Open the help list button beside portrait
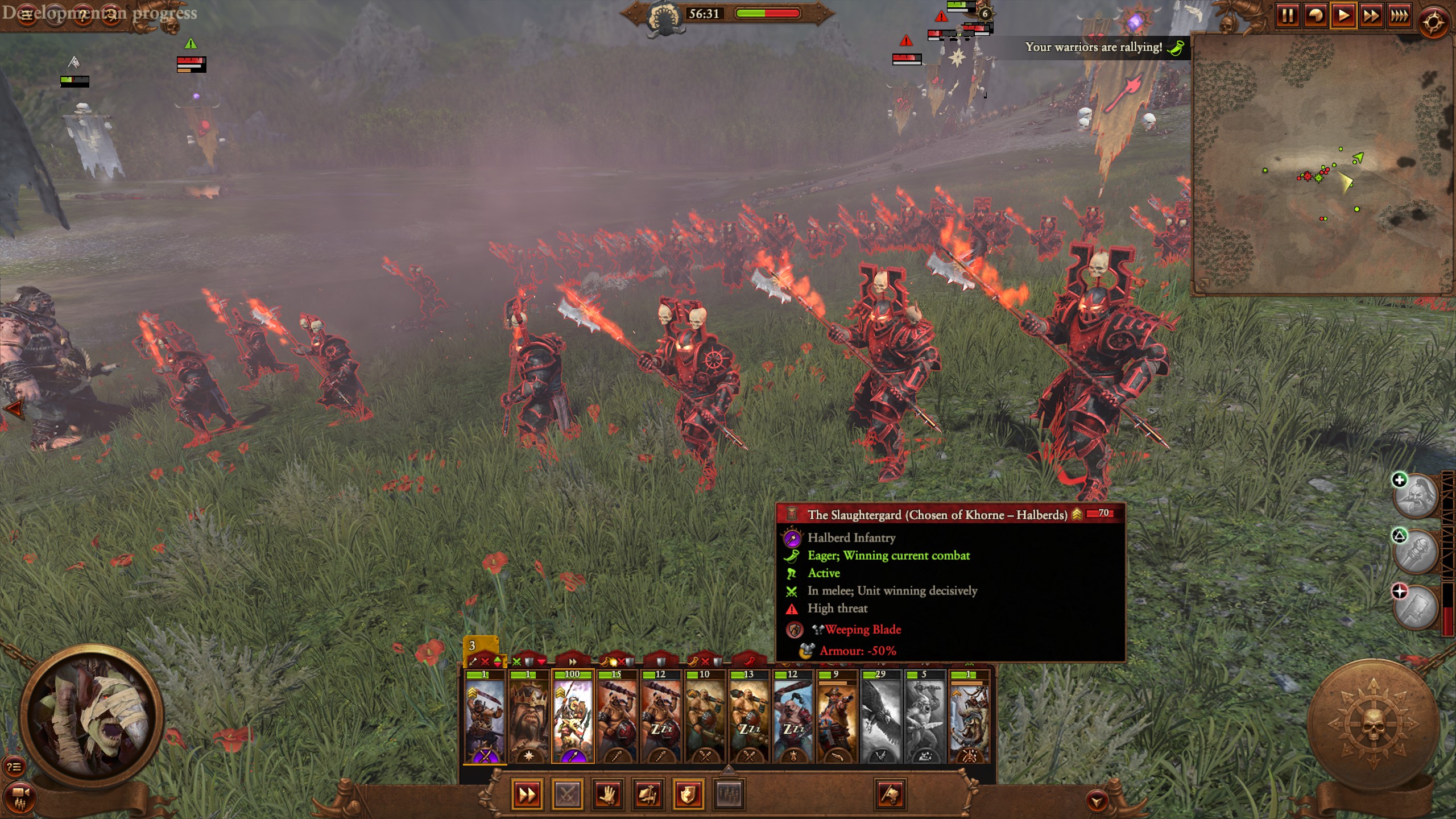This screenshot has height=819, width=1456. (x=14, y=767)
